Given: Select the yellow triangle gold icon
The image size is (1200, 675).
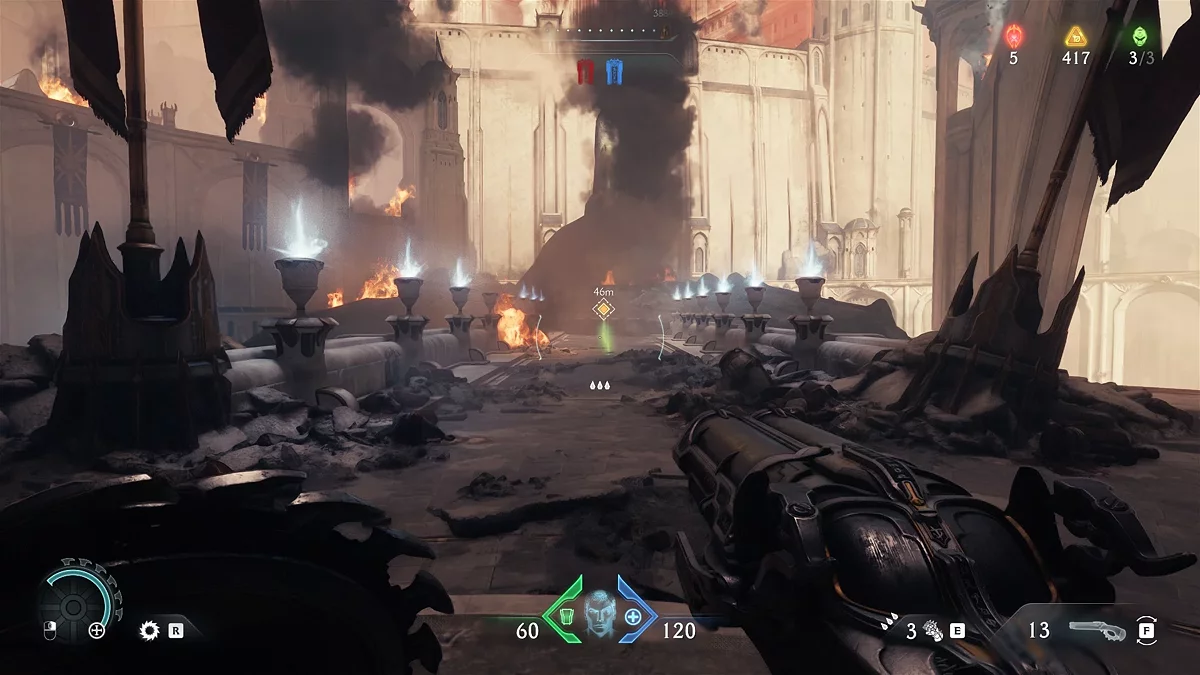Looking at the screenshot, I should (1075, 36).
